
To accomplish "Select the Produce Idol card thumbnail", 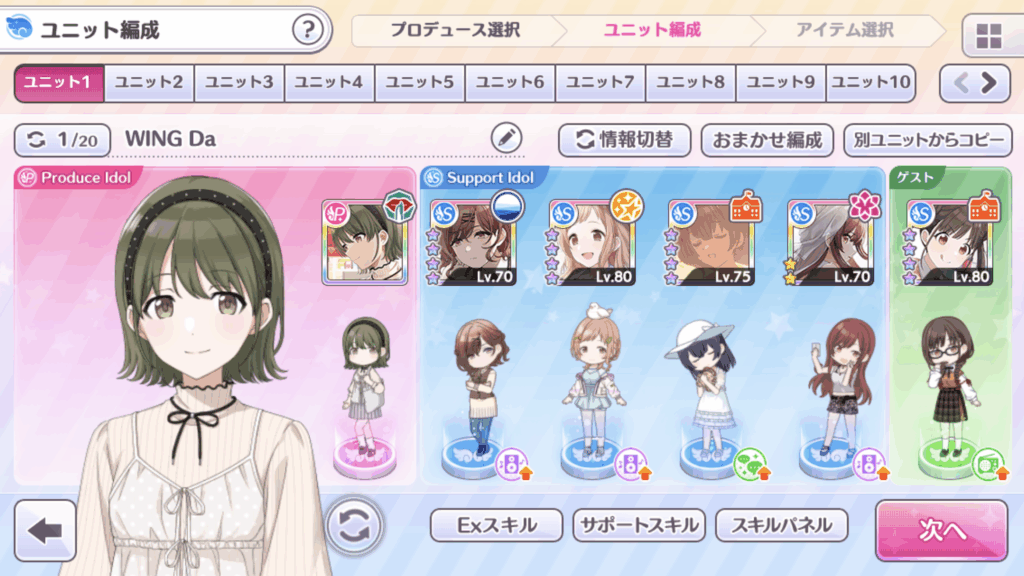I will pos(364,242).
